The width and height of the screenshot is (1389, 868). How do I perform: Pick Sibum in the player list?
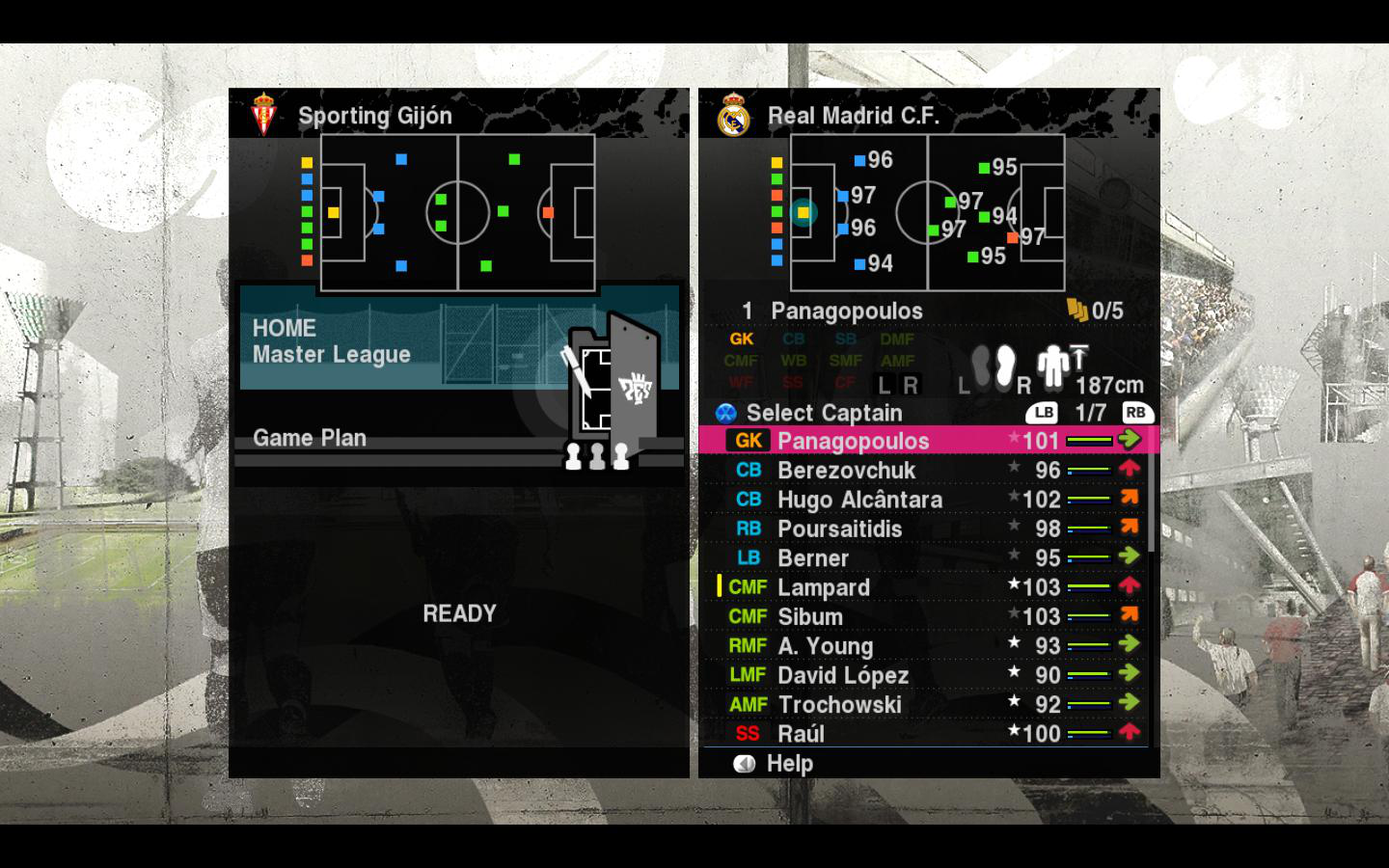coord(810,616)
